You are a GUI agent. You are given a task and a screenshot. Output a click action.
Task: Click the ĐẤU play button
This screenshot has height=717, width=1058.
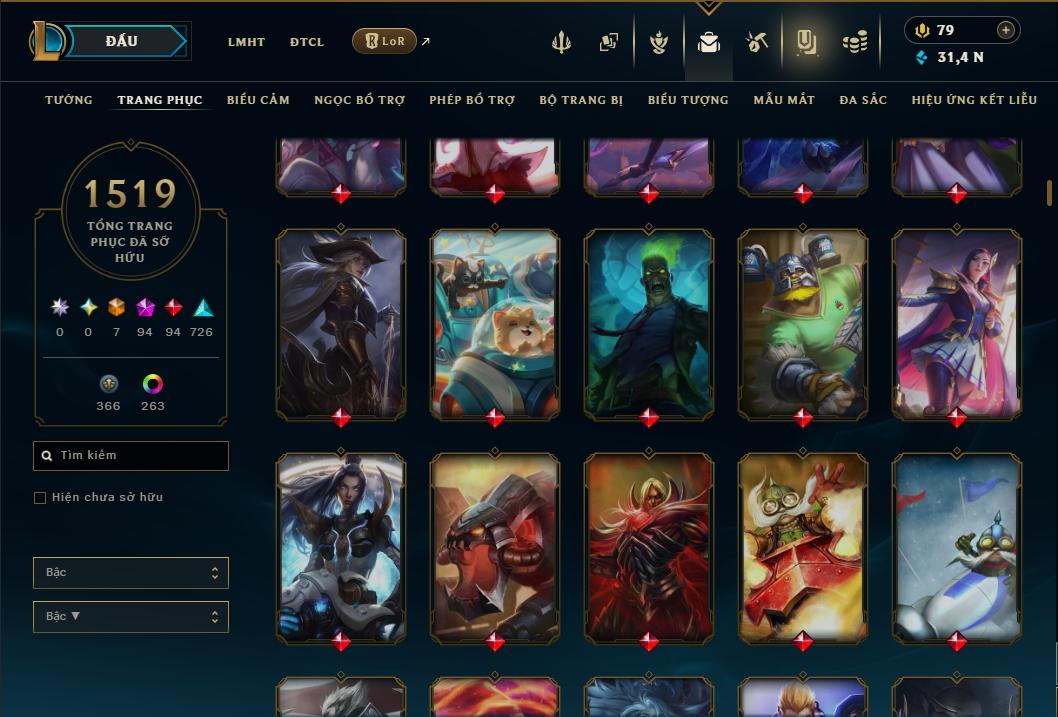pyautogui.click(x=122, y=41)
